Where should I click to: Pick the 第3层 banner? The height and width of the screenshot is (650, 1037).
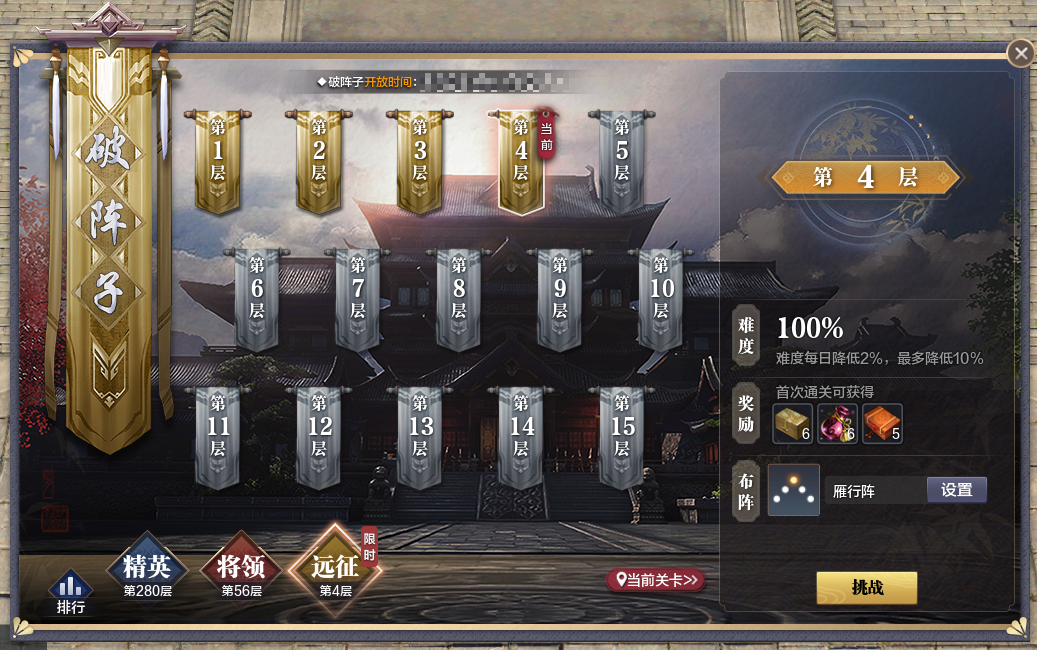tap(420, 158)
